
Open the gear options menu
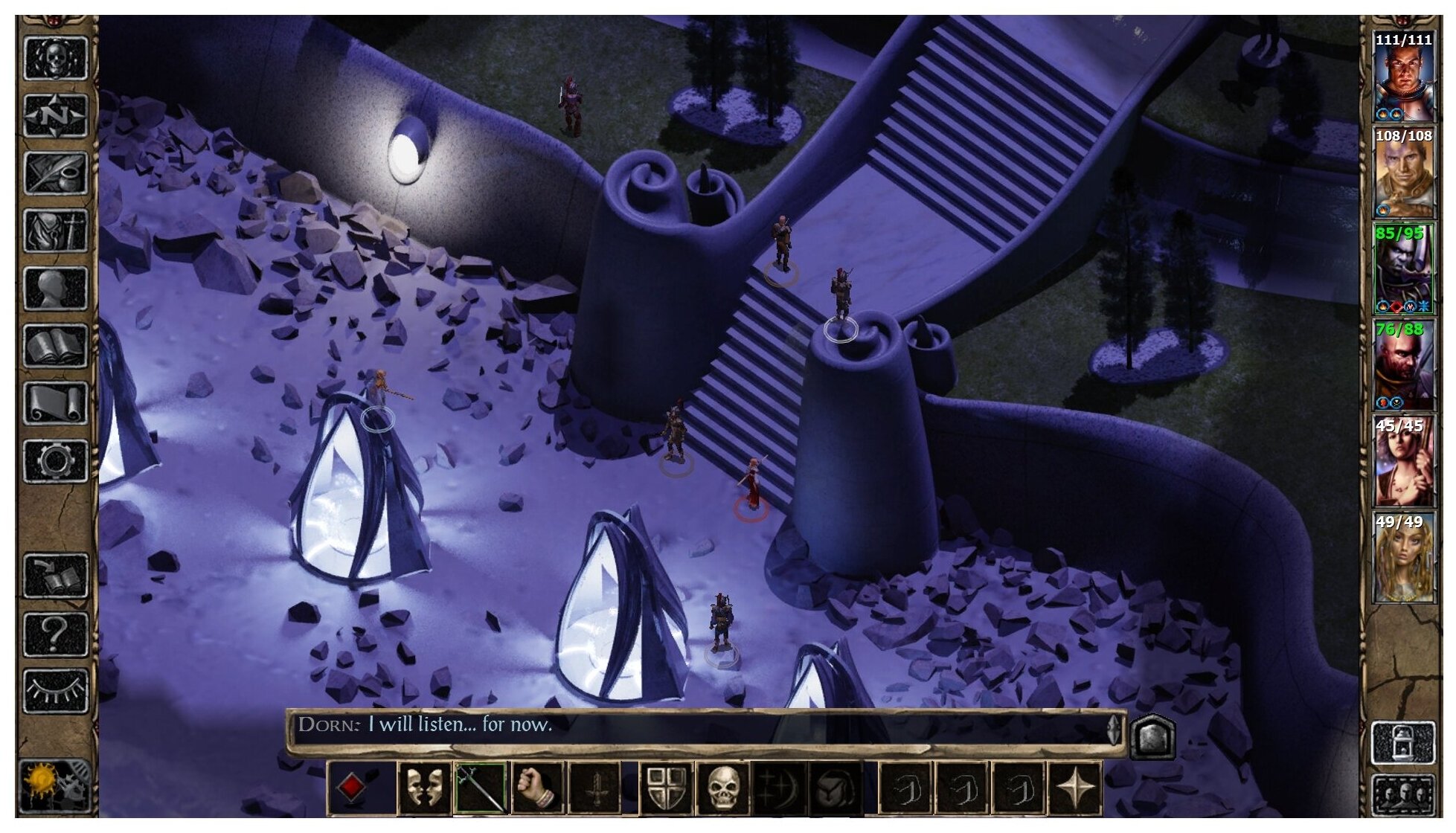point(55,461)
